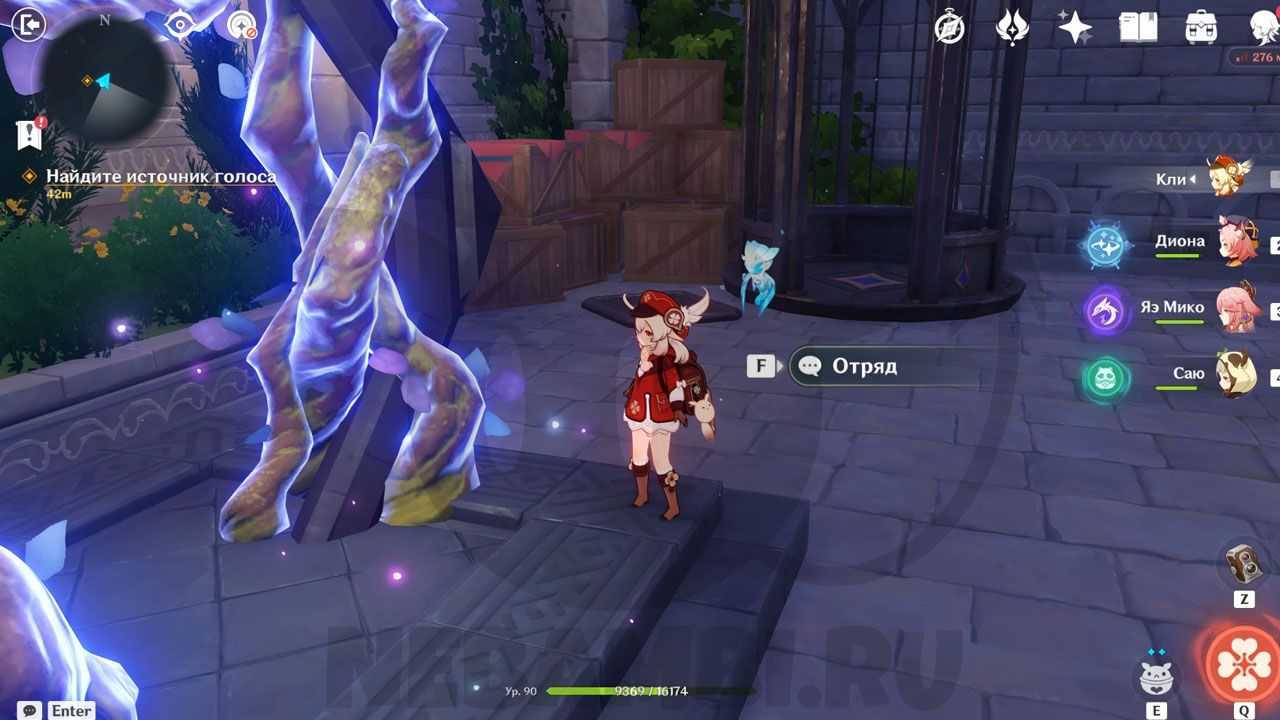Open the circular minimap

tap(104, 79)
